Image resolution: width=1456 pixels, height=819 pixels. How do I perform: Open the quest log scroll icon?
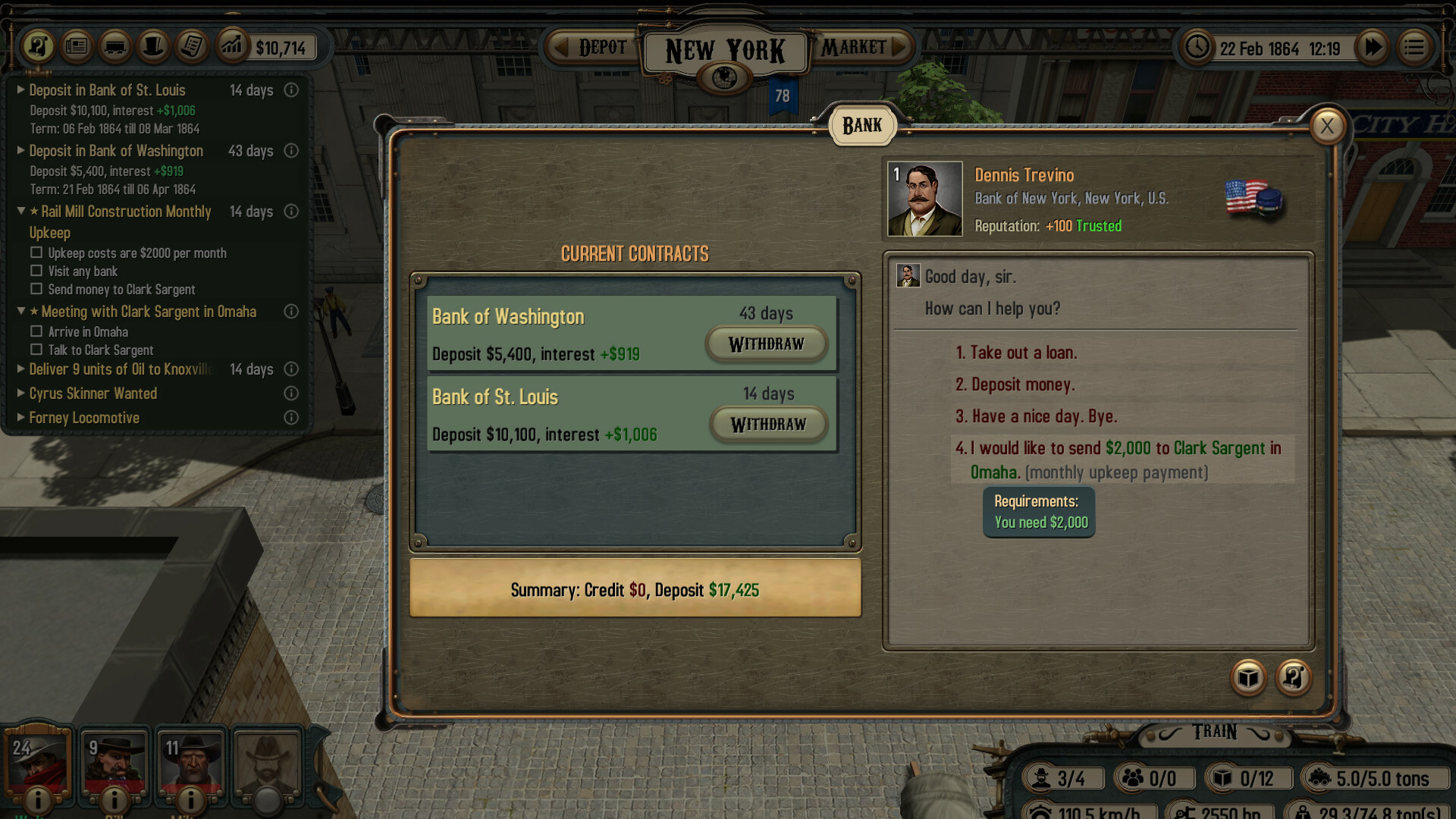coord(38,46)
